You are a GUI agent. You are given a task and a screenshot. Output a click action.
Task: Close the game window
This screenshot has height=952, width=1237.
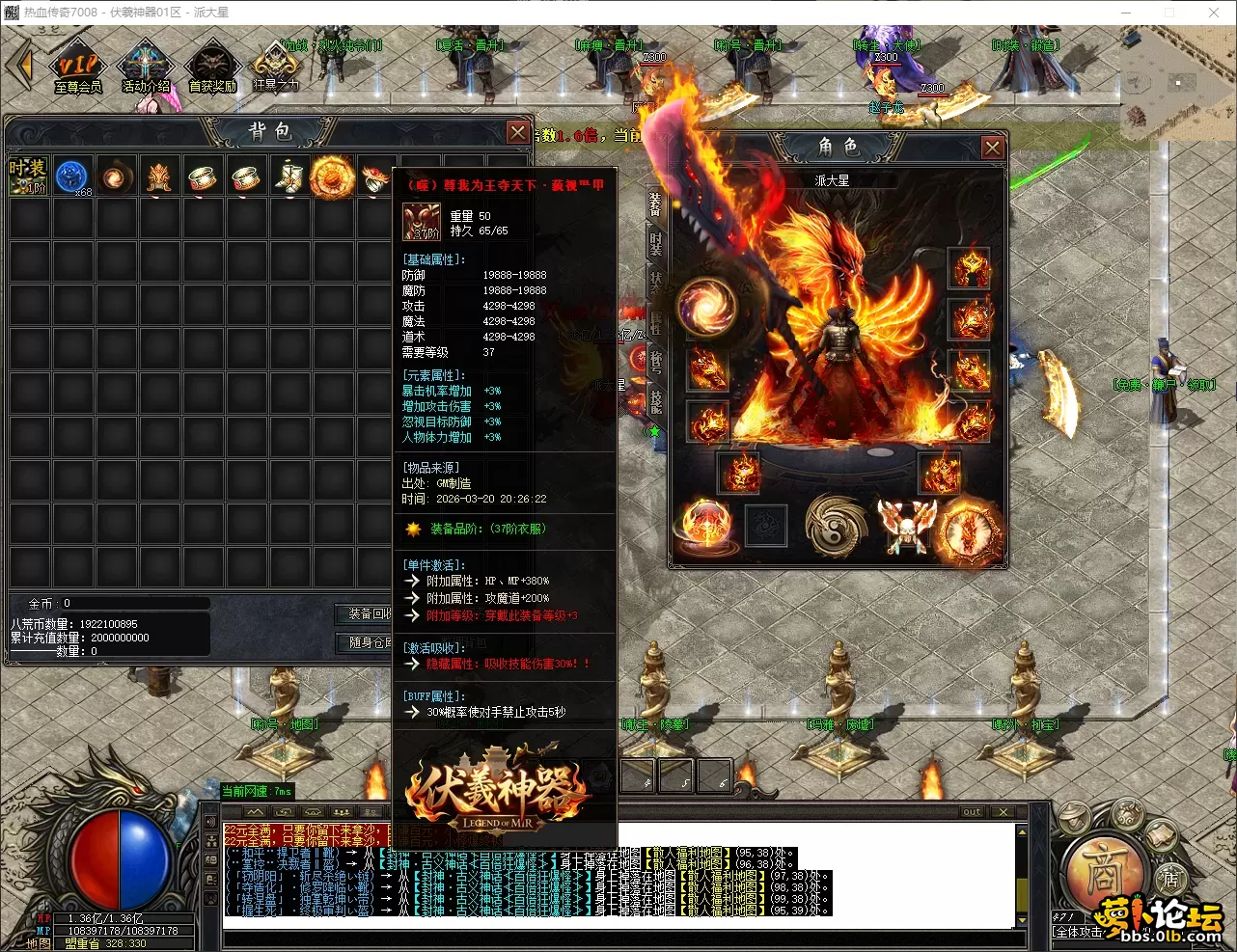pos(1214,13)
